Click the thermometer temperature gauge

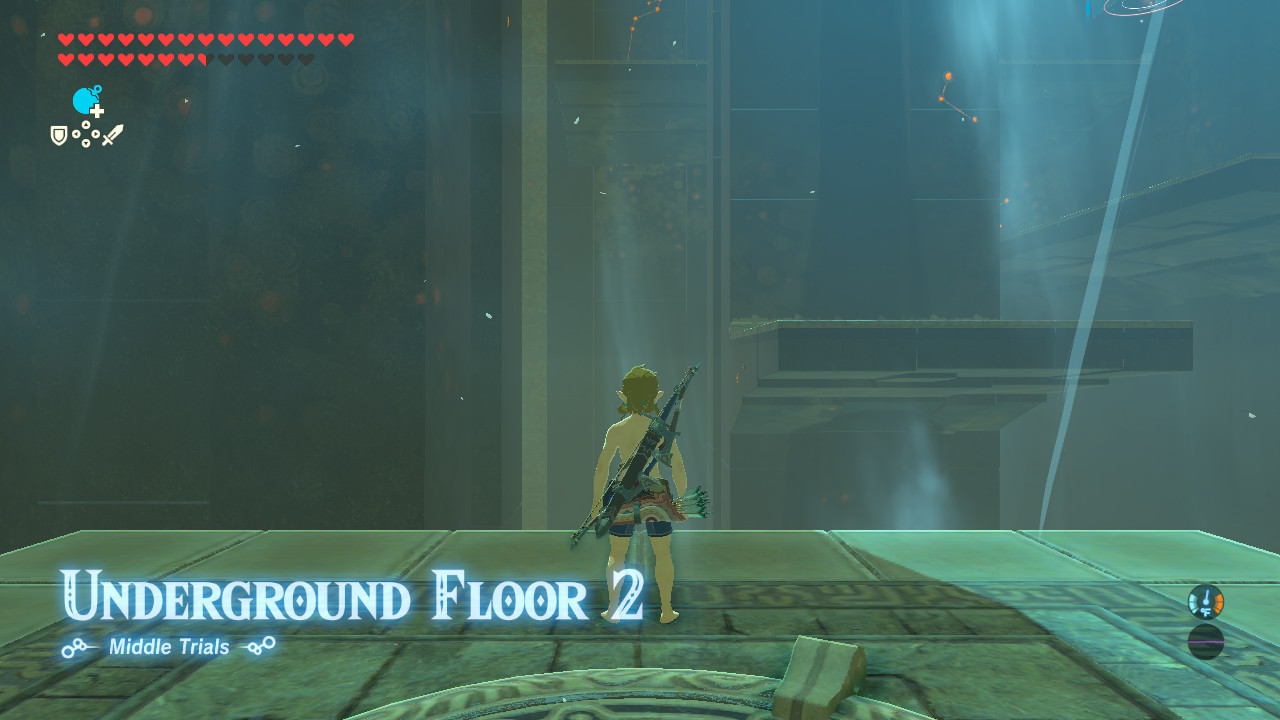[1206, 602]
